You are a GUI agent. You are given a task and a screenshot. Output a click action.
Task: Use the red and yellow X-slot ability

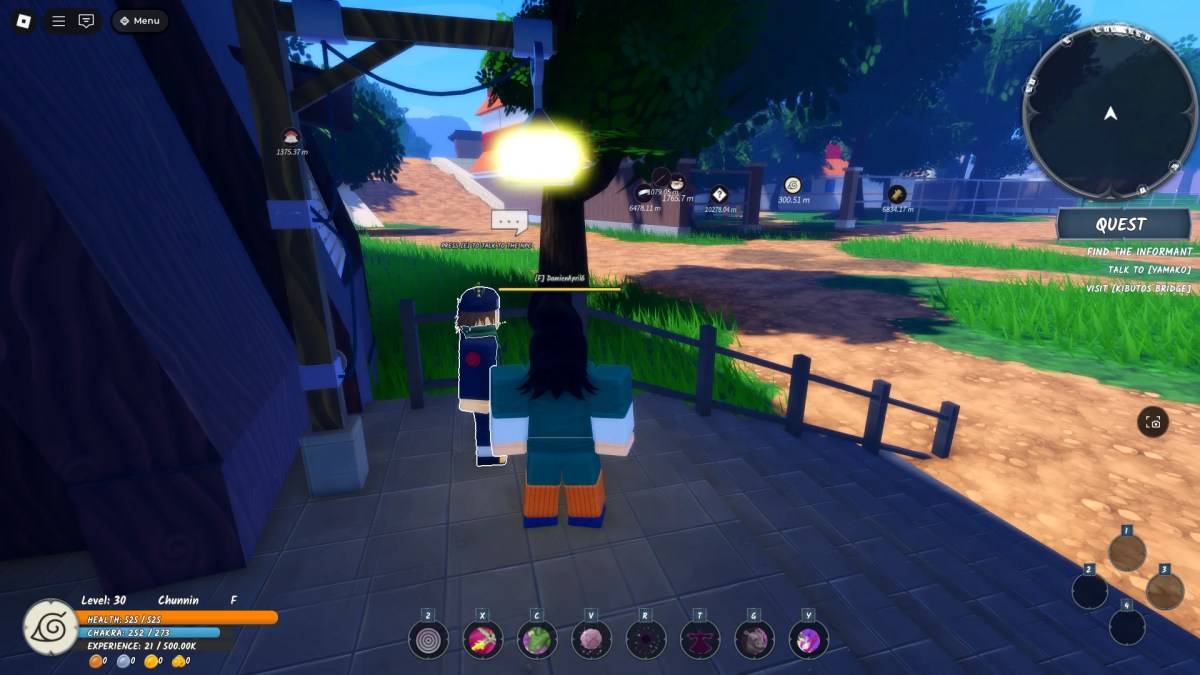point(483,640)
